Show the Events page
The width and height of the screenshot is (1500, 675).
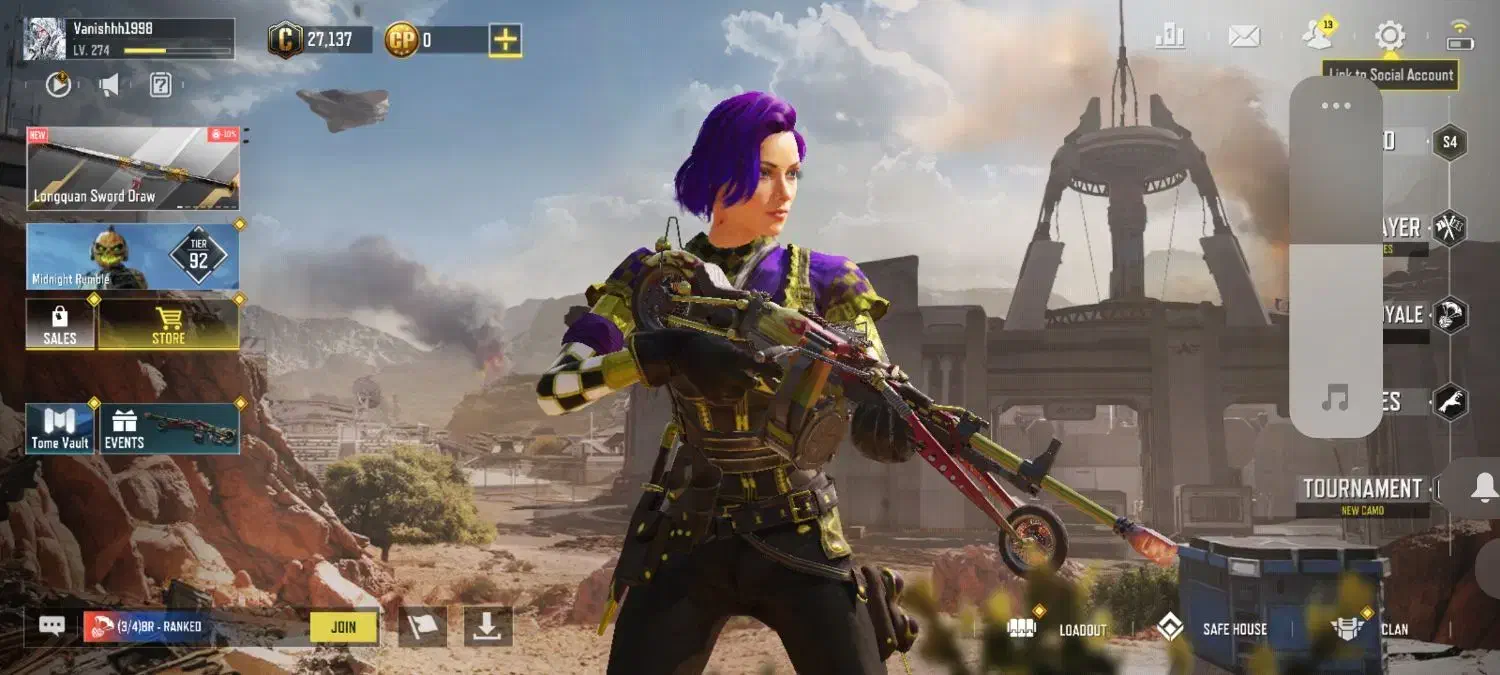[169, 429]
